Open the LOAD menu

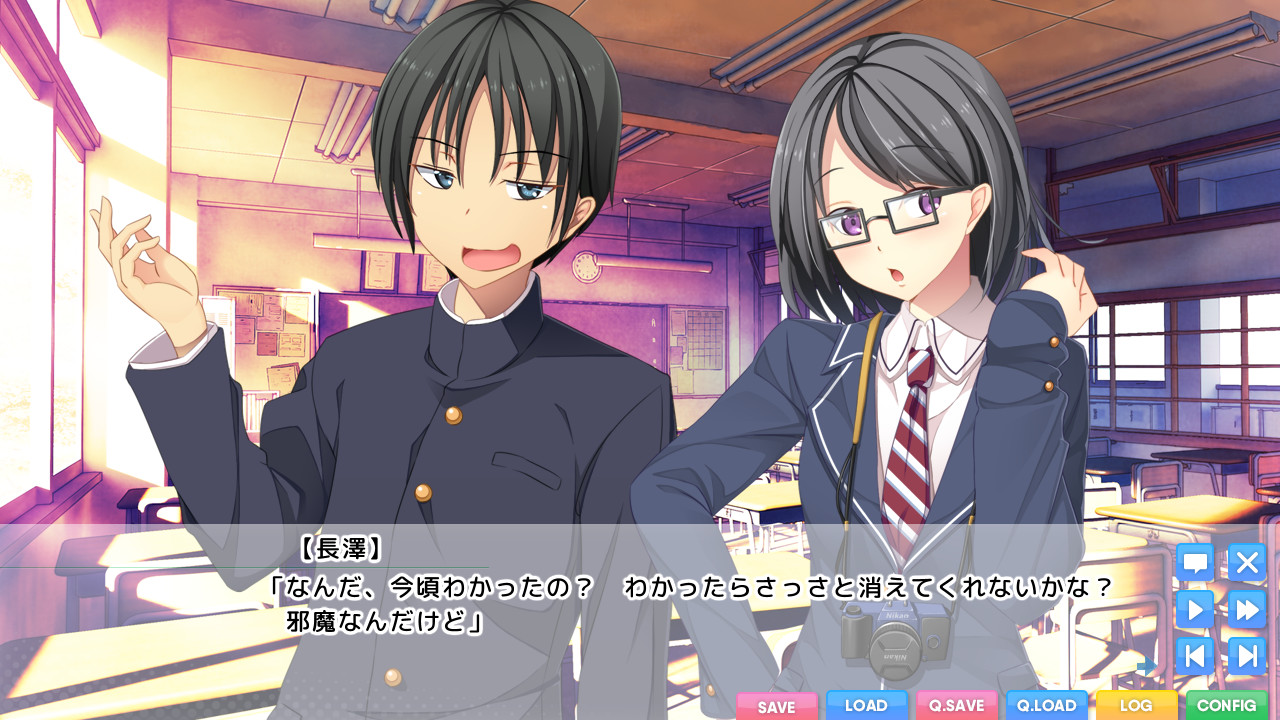pos(866,705)
